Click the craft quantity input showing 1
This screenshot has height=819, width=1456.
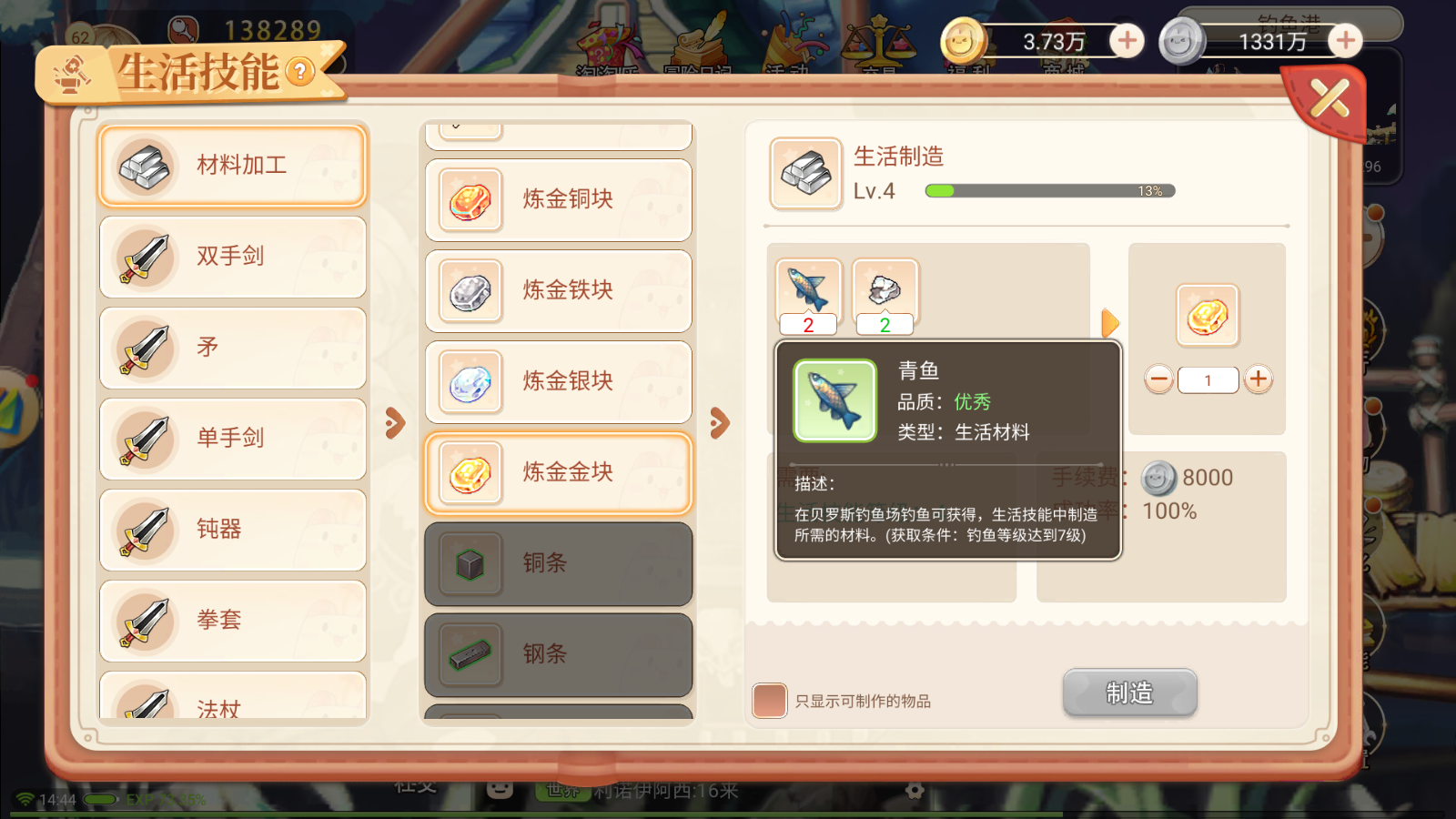tap(1208, 379)
